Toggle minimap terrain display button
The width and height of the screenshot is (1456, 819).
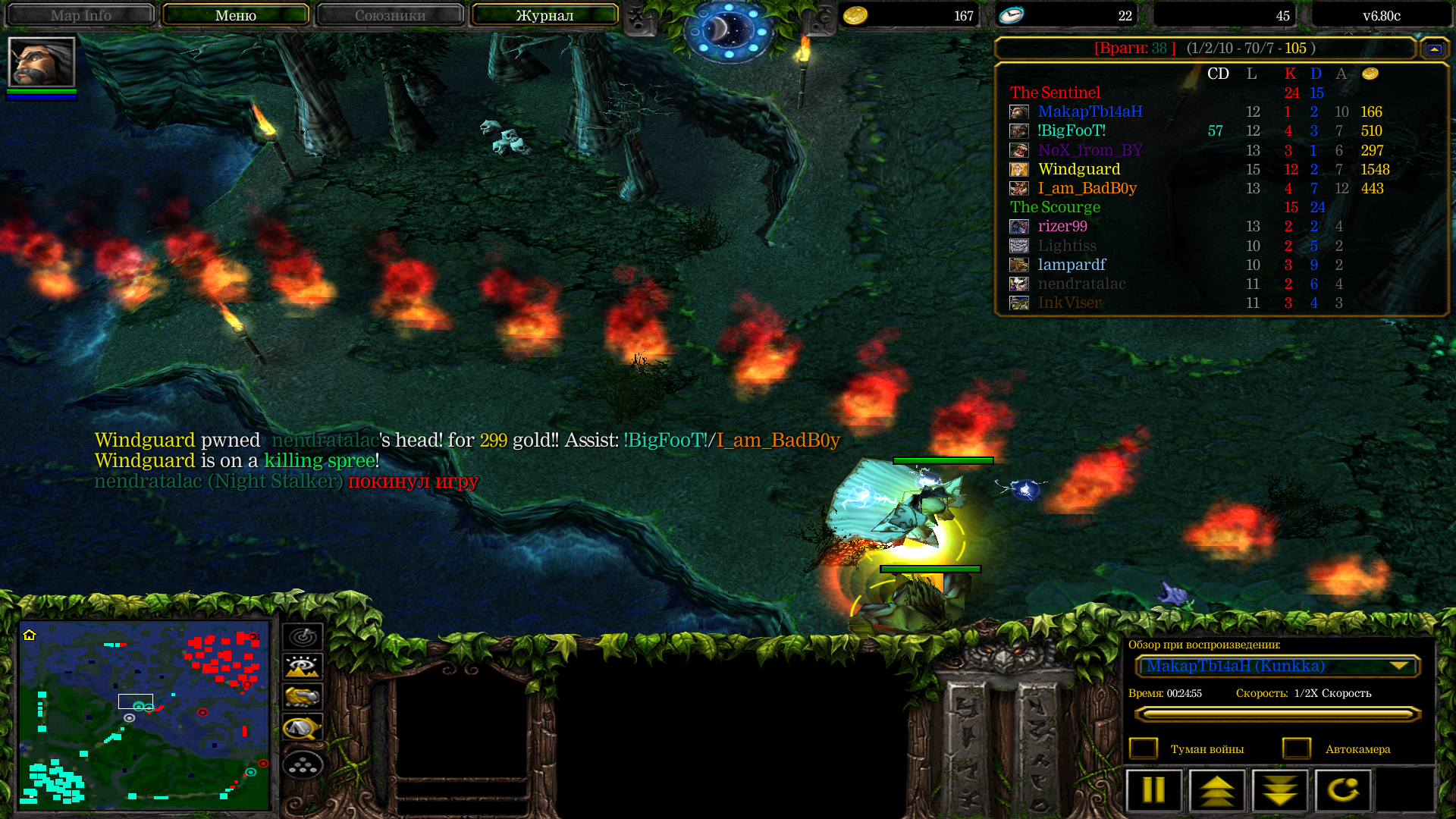click(303, 667)
